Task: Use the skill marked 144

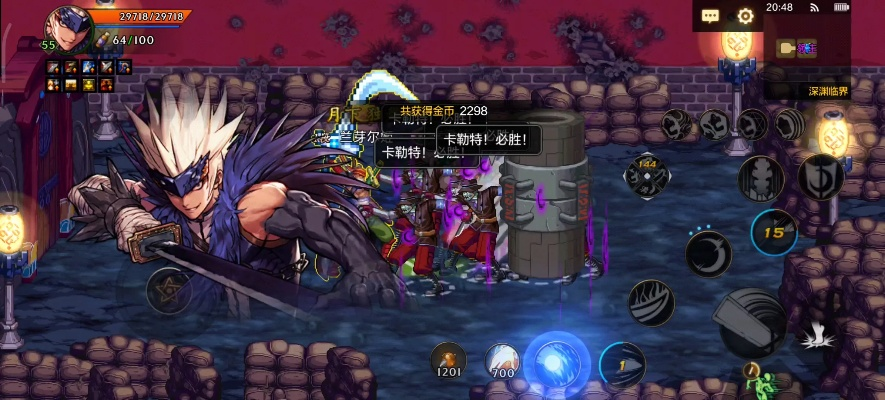Action: tap(646, 175)
